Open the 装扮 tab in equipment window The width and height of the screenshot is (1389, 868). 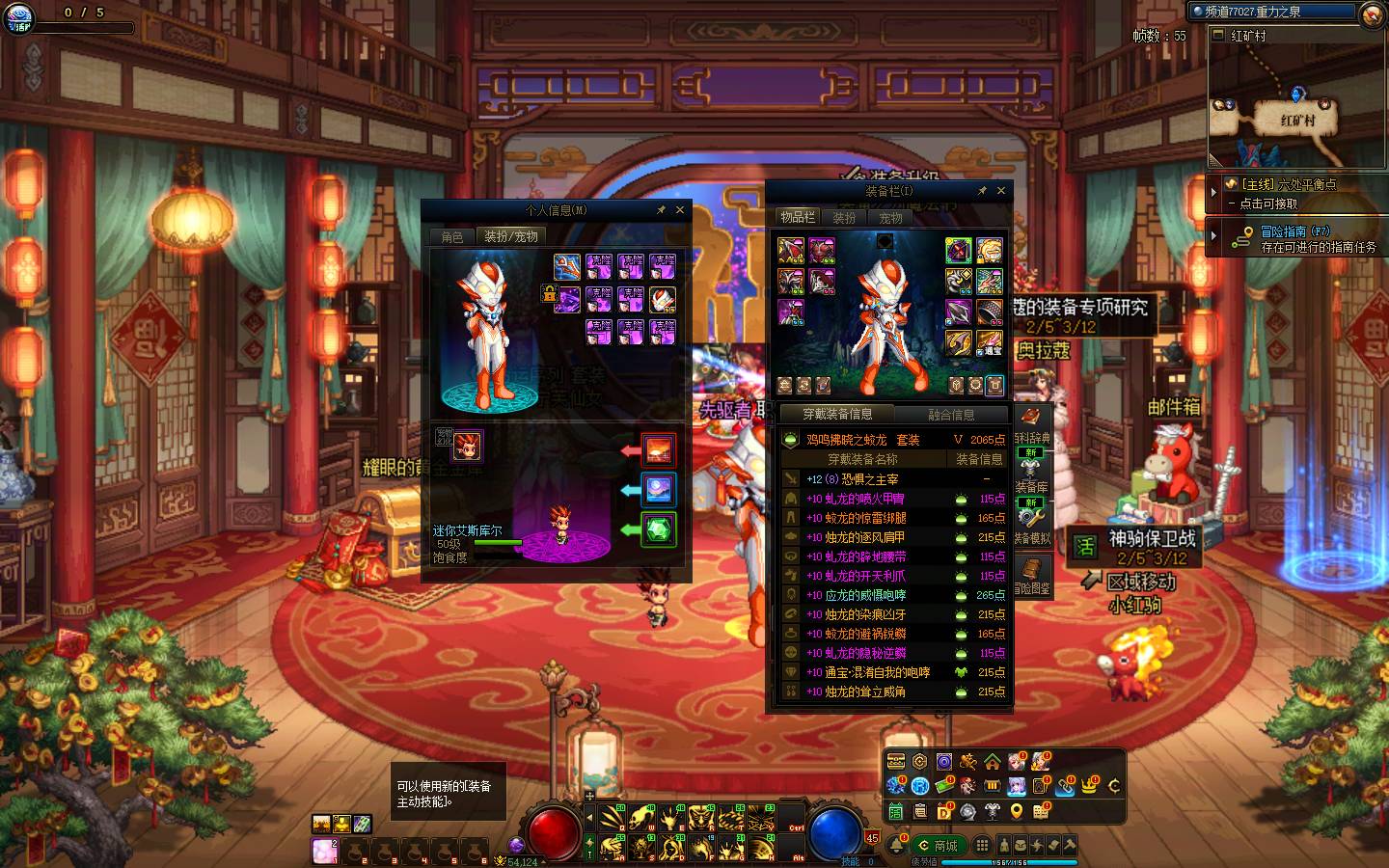[x=845, y=218]
